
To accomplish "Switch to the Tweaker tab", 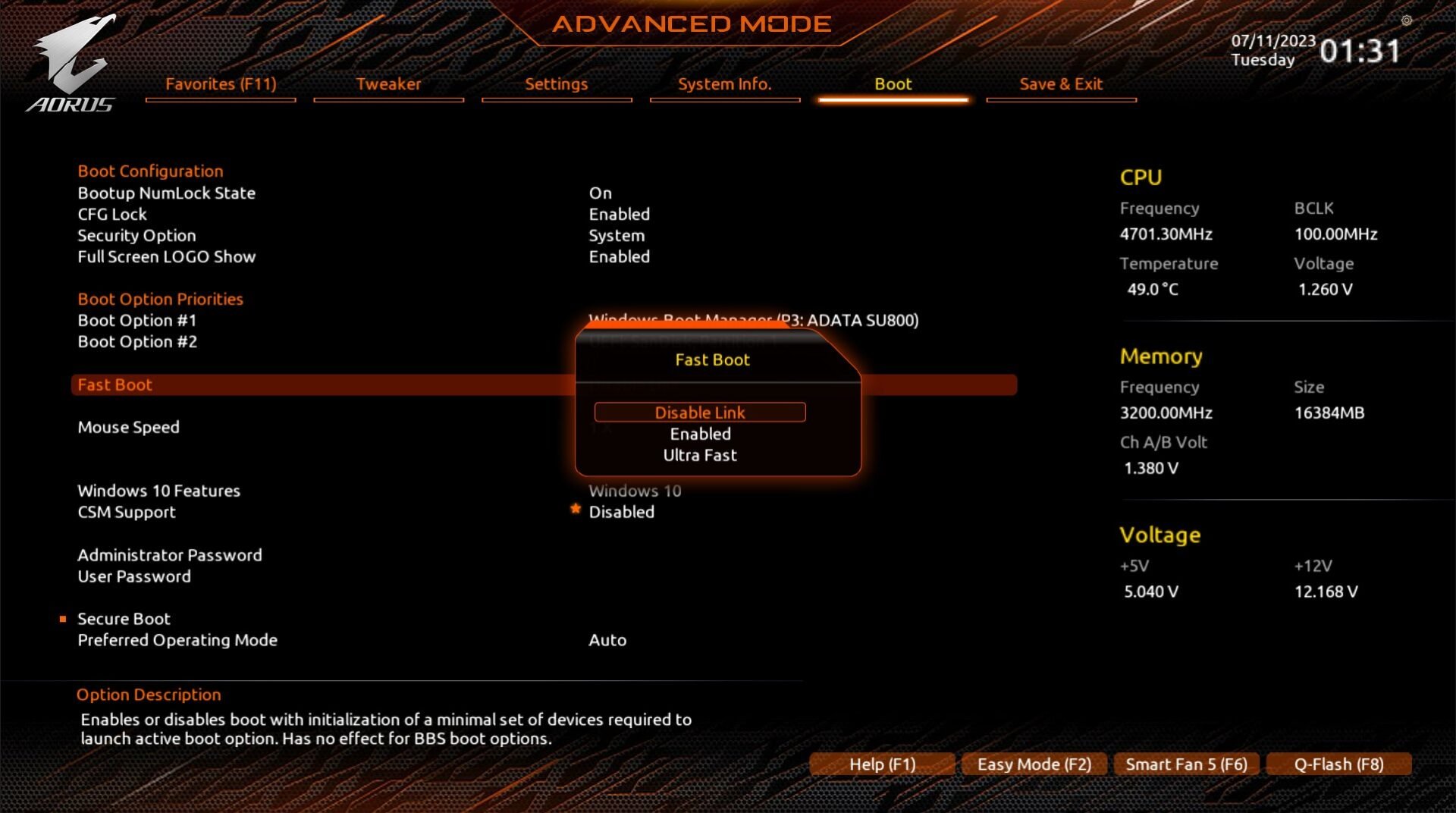I will click(388, 84).
